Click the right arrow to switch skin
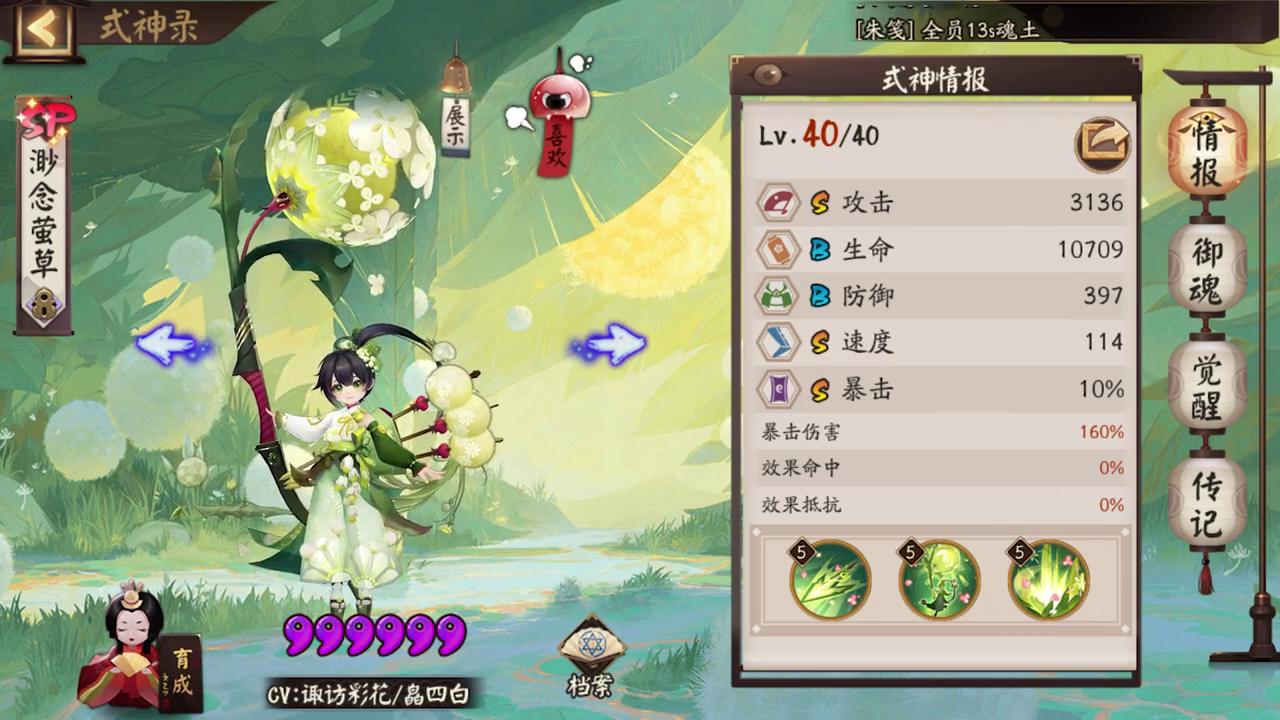This screenshot has height=720, width=1280. tap(614, 343)
